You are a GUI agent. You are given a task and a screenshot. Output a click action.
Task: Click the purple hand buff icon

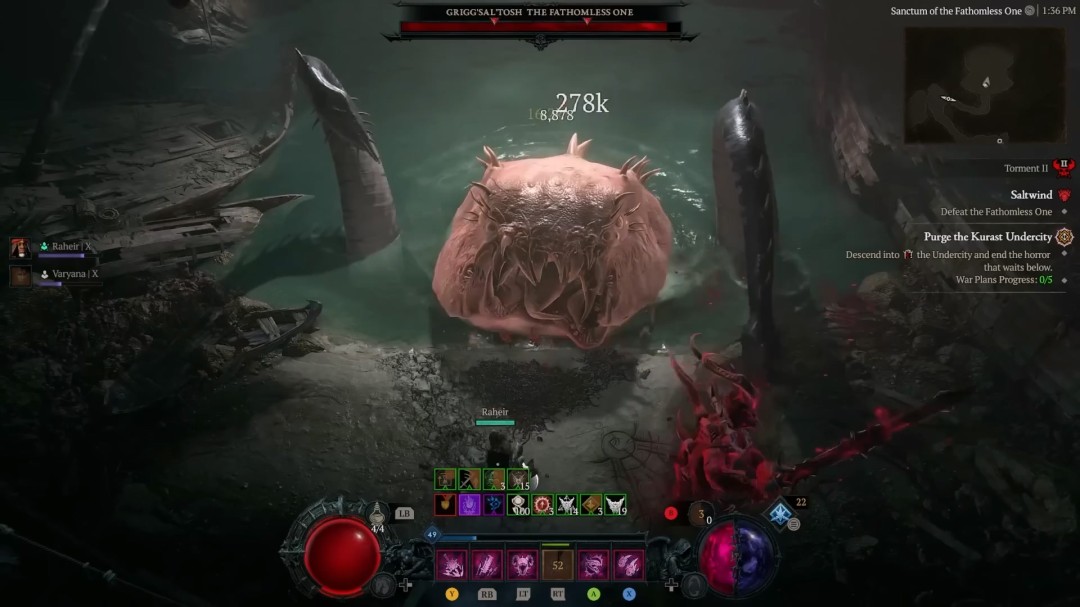469,505
